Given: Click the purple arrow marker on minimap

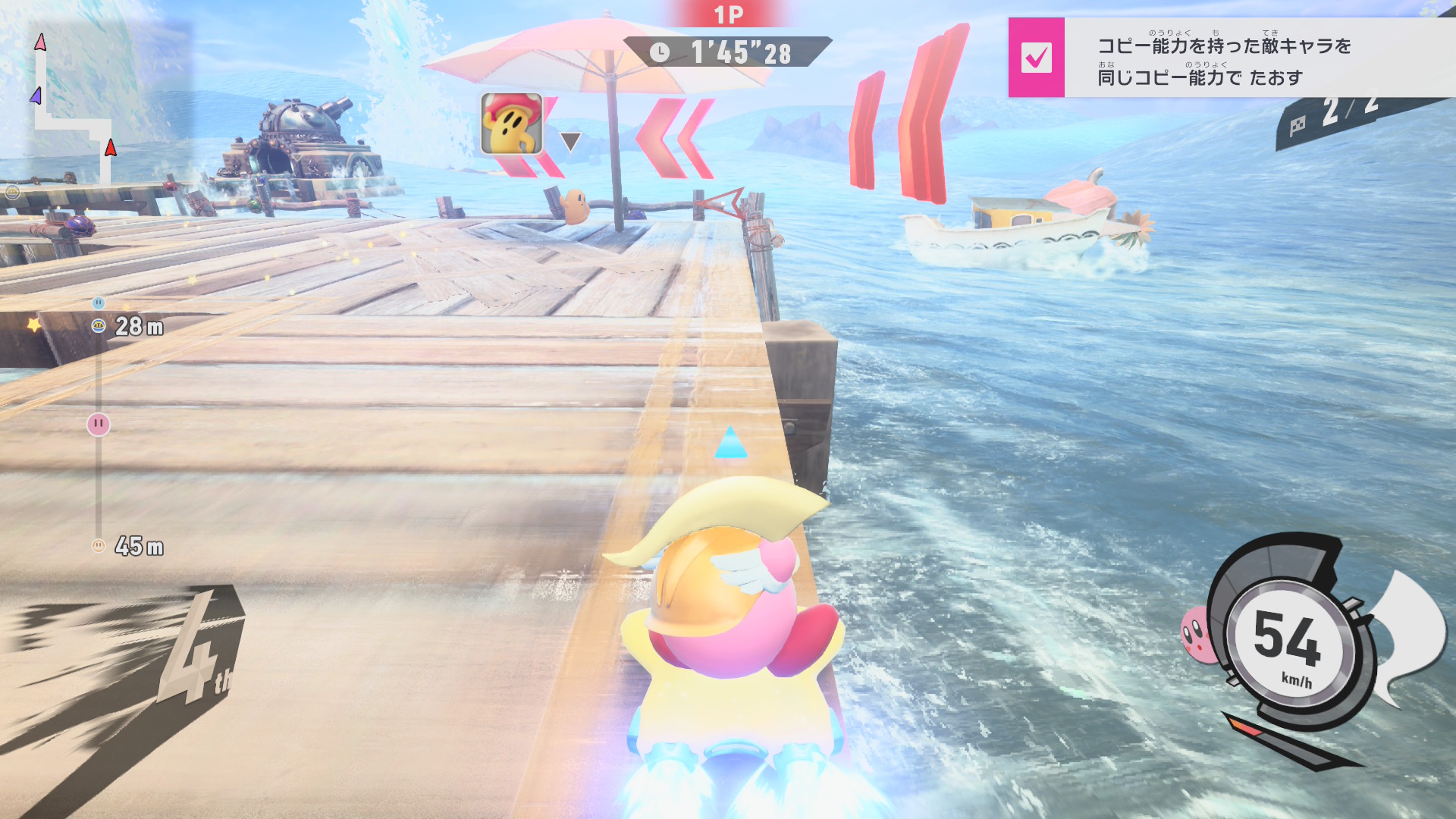Looking at the screenshot, I should click(36, 96).
